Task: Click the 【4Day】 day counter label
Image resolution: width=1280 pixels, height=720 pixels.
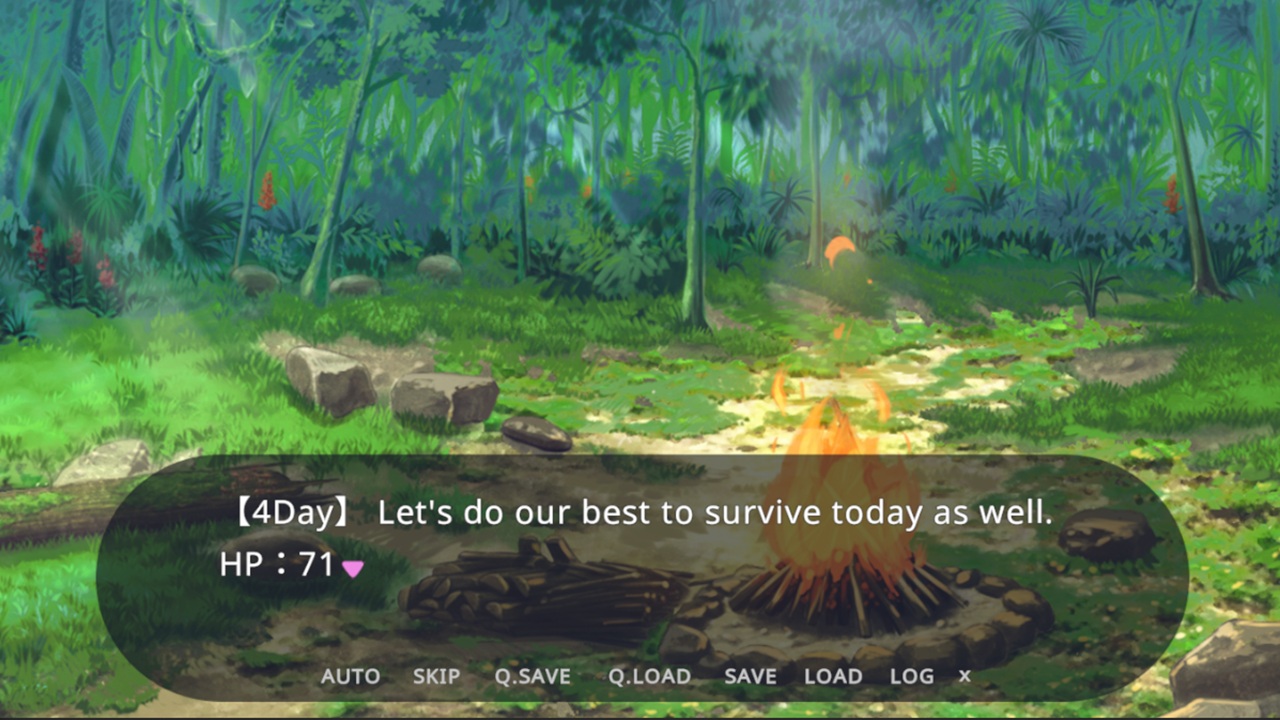Action: 290,512
